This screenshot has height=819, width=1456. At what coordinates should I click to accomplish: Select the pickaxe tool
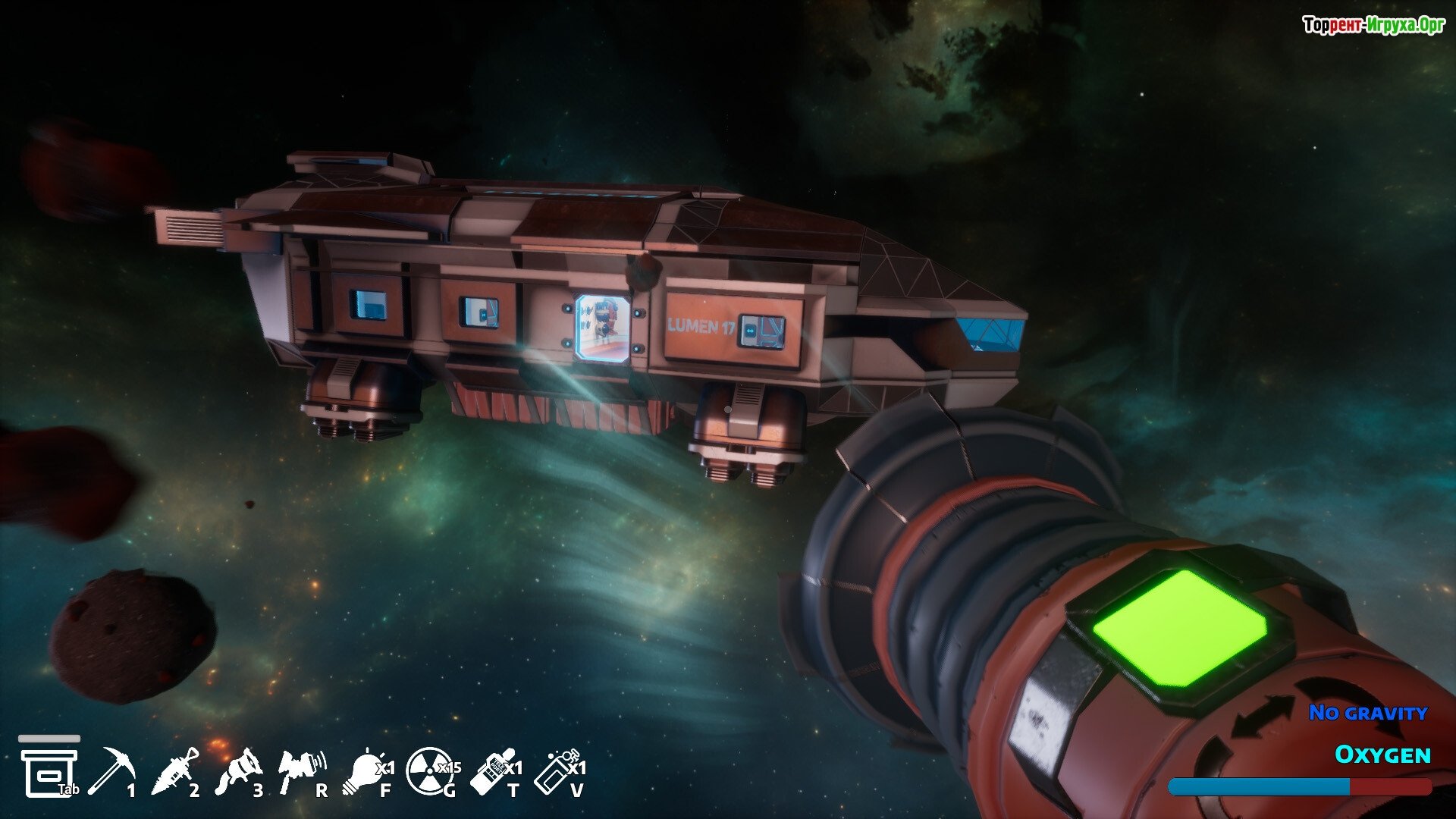111,771
